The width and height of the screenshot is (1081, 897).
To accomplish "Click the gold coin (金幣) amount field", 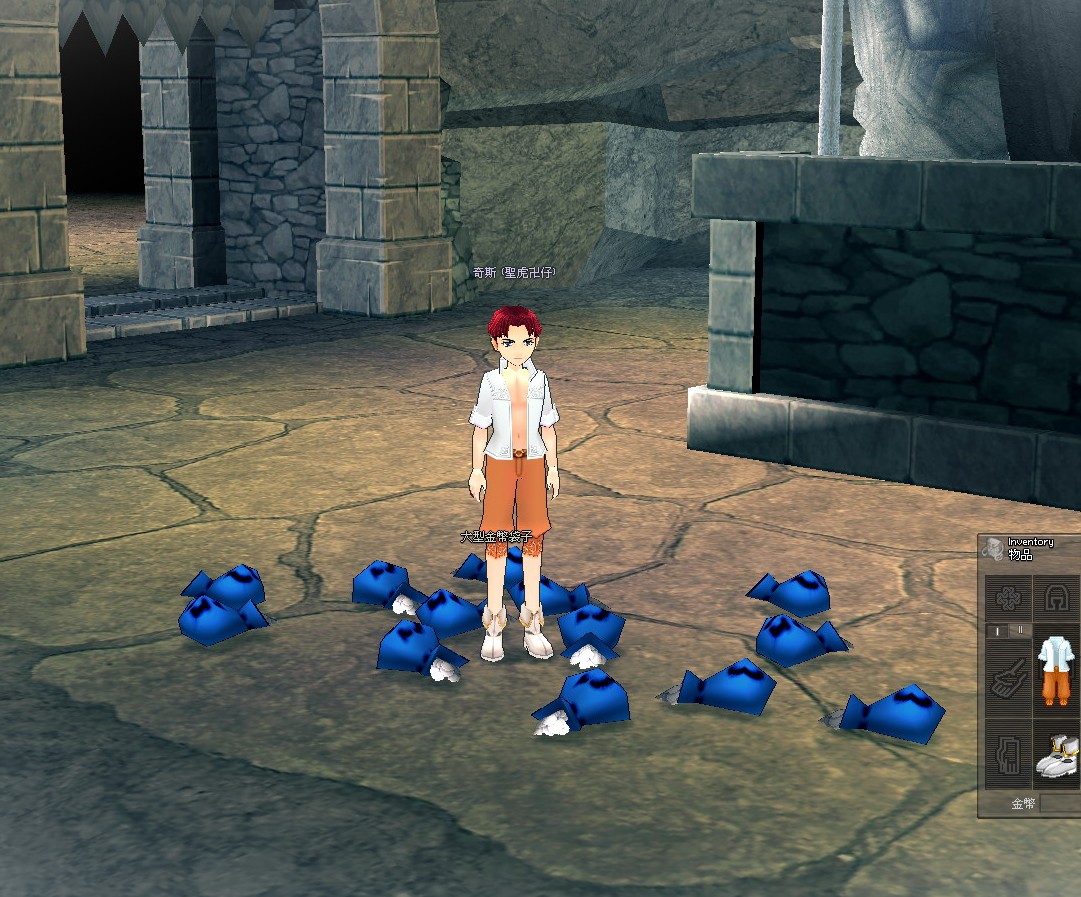I will coord(1060,803).
